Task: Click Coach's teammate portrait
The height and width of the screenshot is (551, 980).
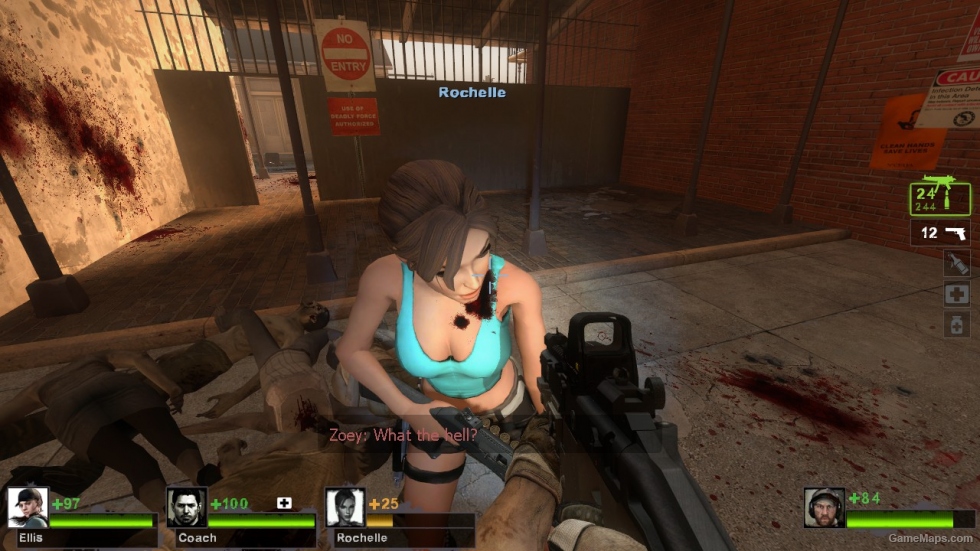Action: (x=186, y=507)
